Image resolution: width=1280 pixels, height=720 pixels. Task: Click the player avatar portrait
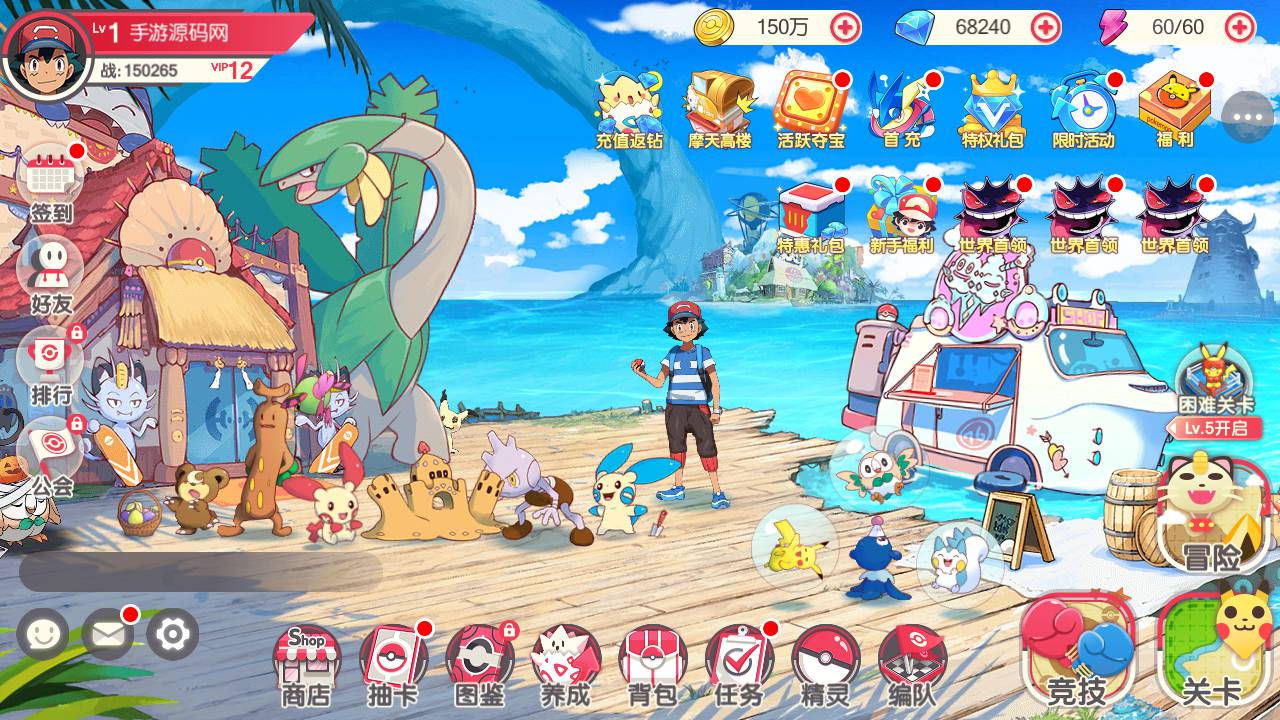click(x=41, y=51)
